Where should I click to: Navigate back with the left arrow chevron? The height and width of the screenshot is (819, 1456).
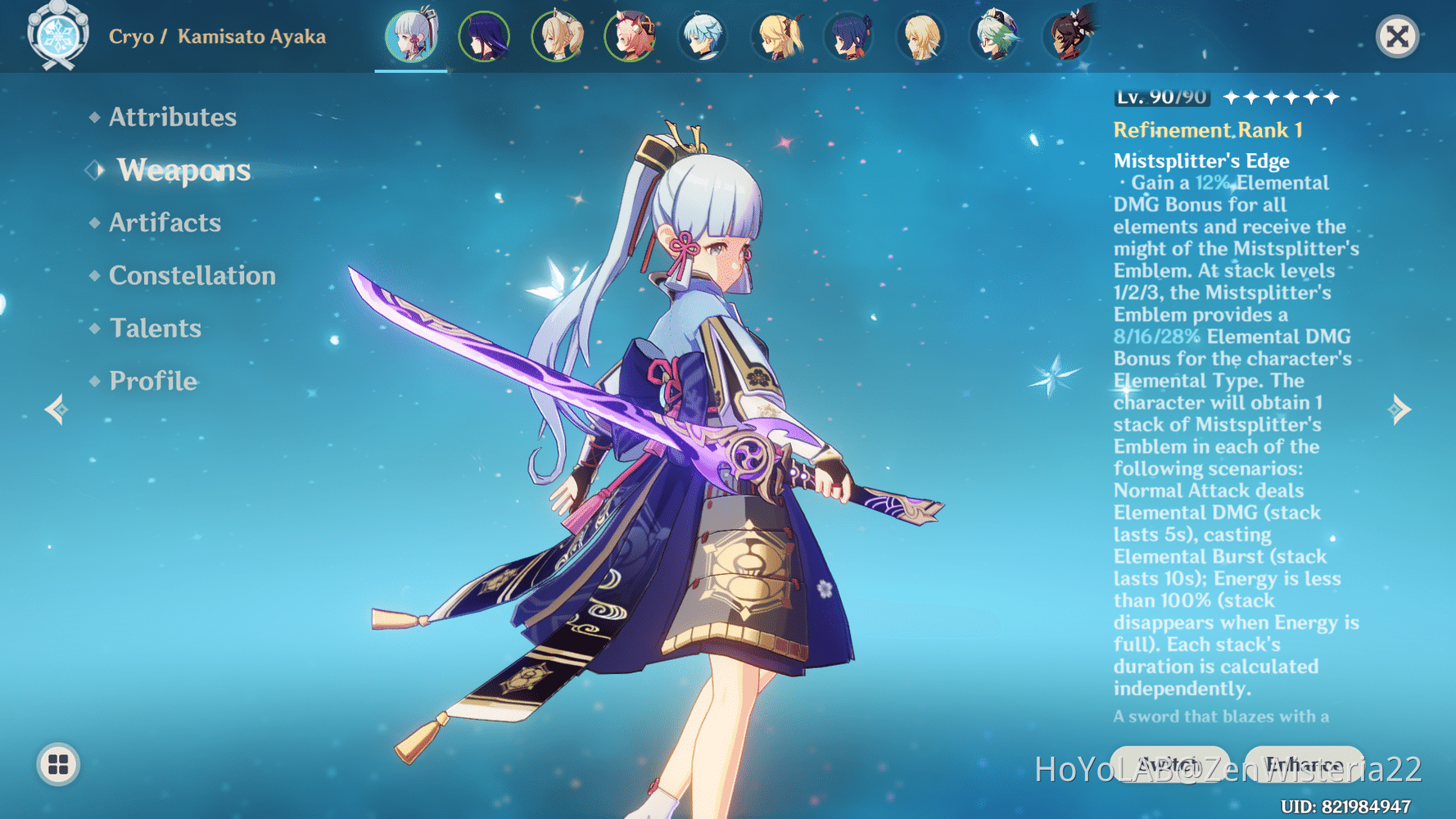(54, 409)
